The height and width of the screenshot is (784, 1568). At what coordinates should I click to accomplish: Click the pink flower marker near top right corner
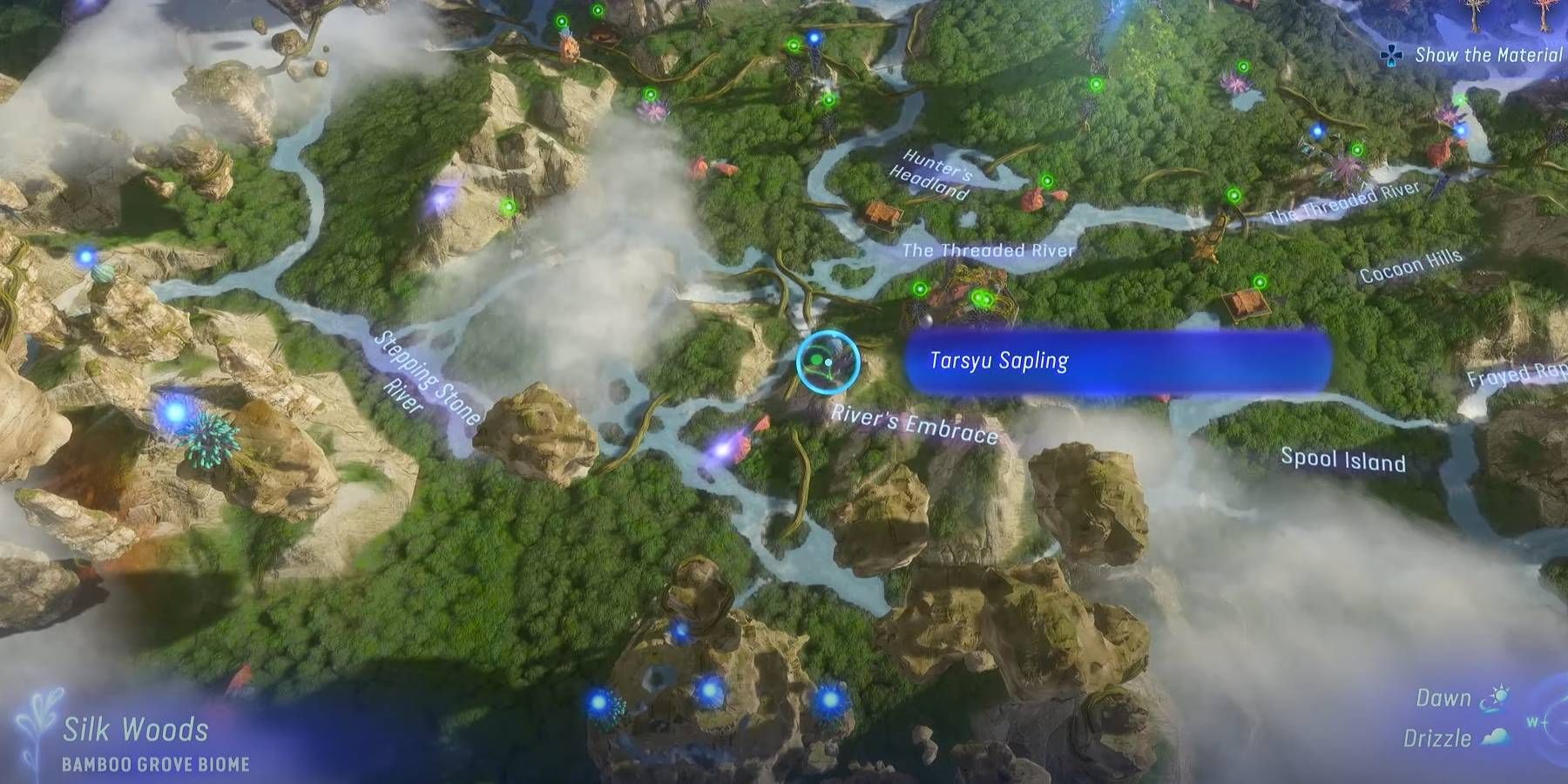(1450, 113)
